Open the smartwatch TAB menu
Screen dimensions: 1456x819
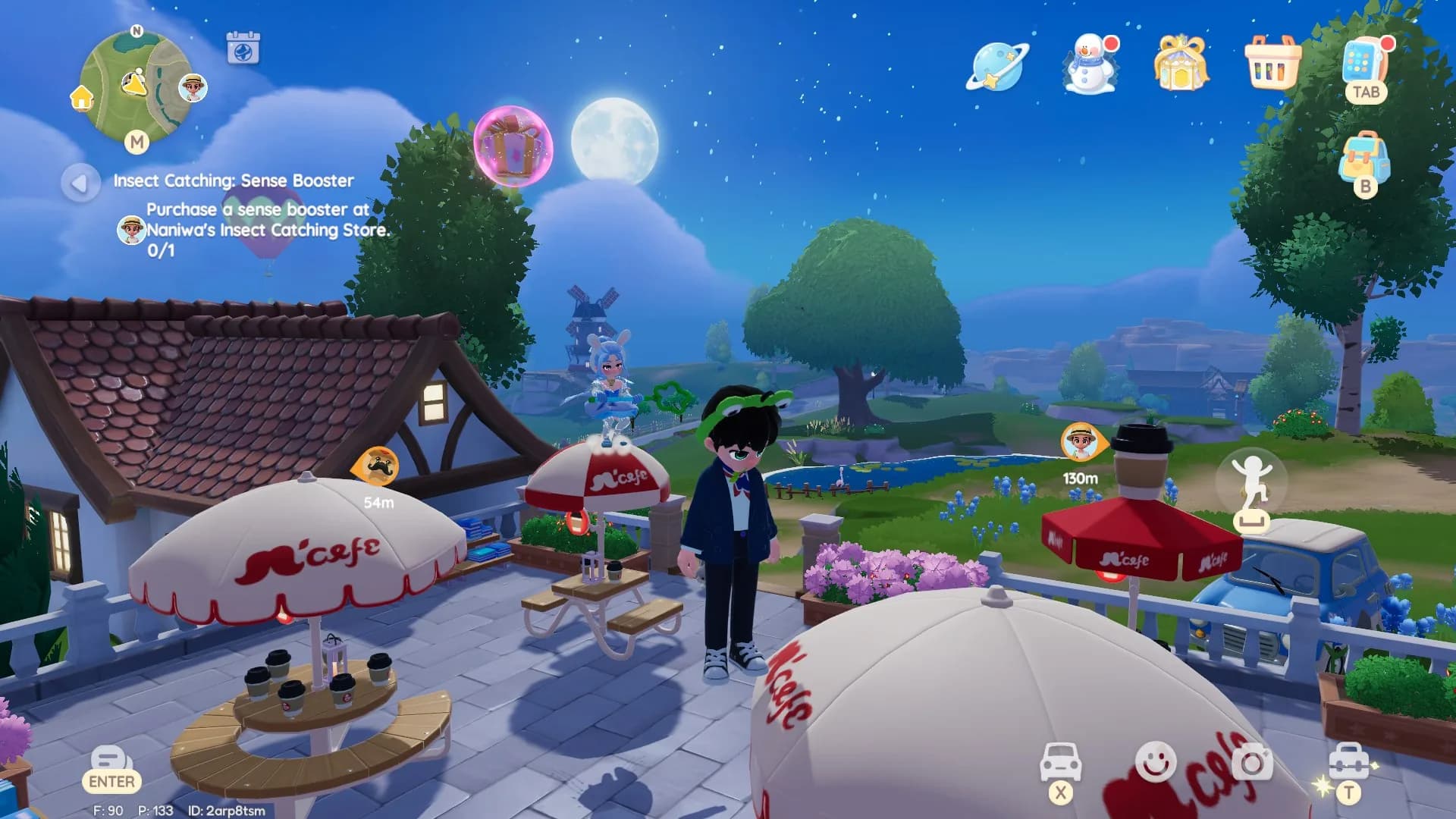click(1365, 68)
